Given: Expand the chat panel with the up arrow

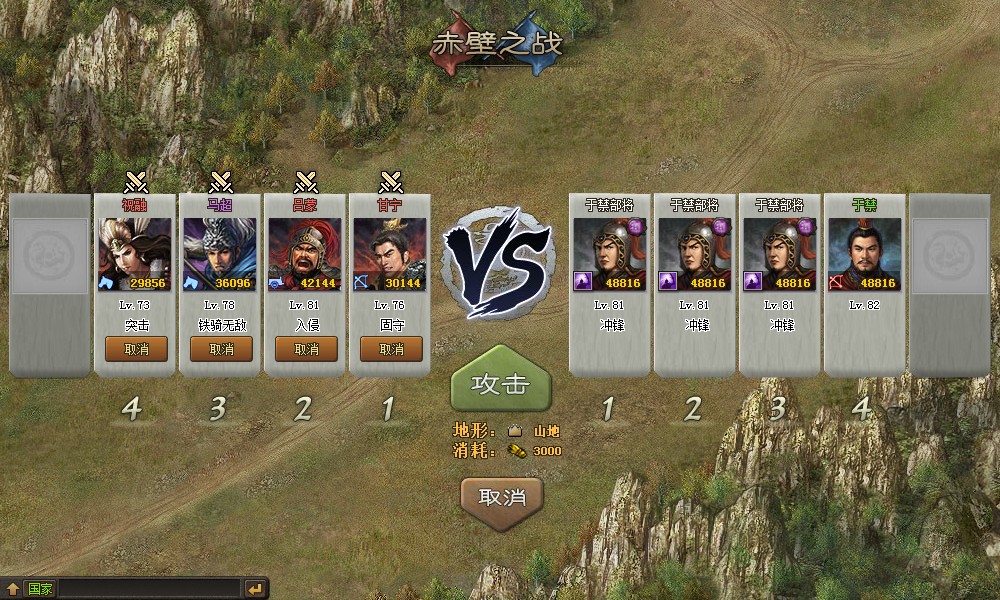Looking at the screenshot, I should 12,589.
